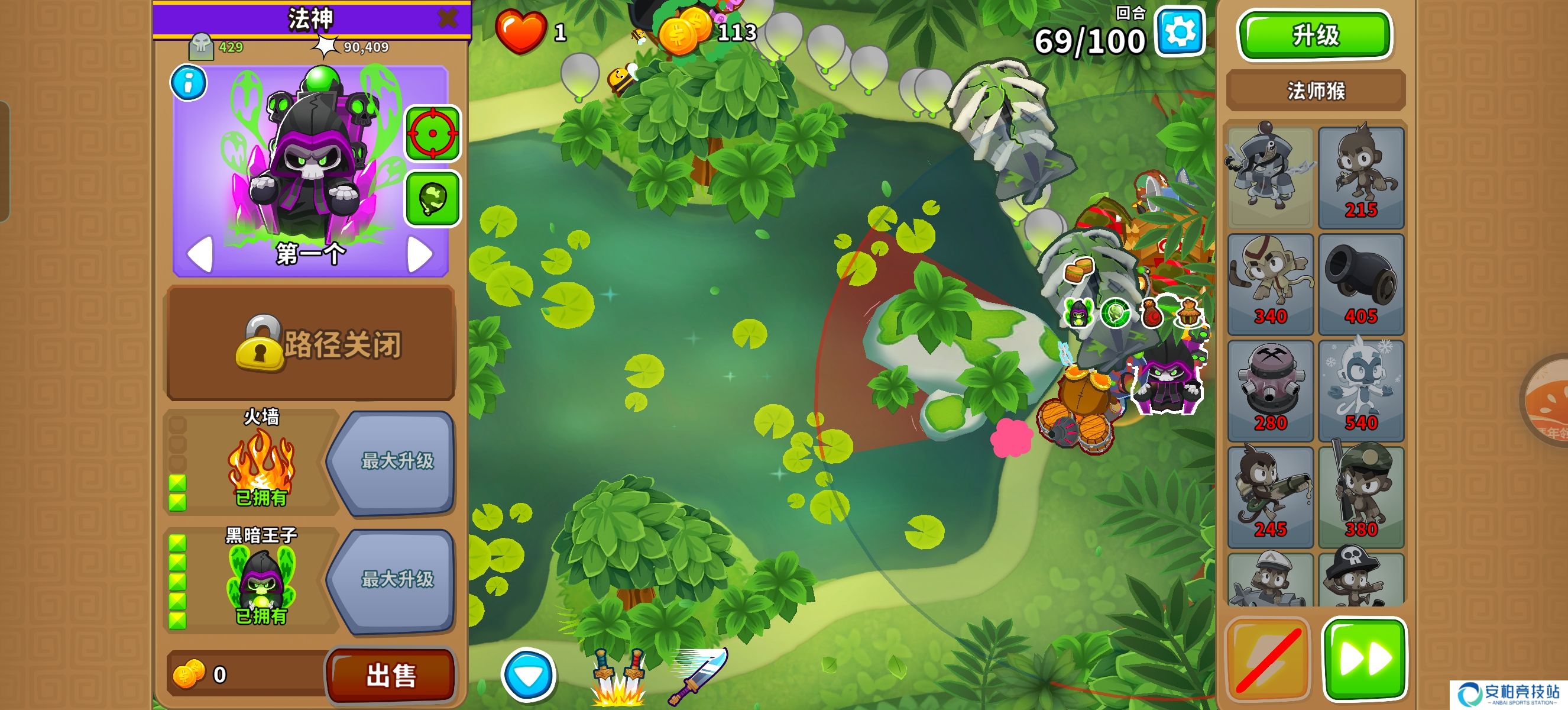
Task: Select the 215 cost dart monkey
Action: [1361, 177]
